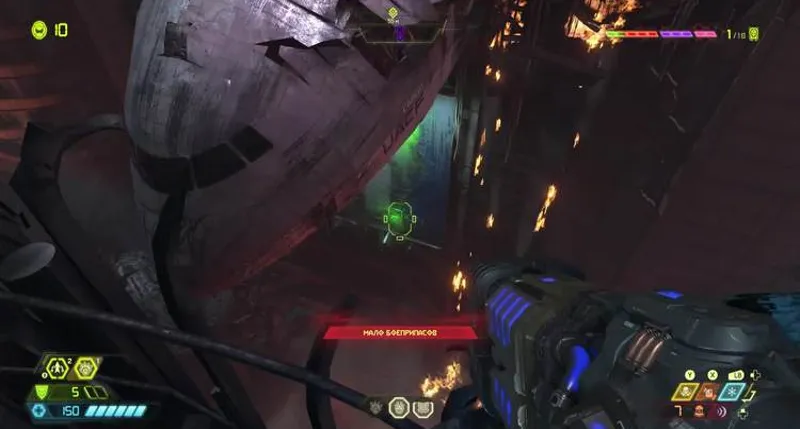Select the frag grenade equipment icon

pyautogui.click(x=59, y=370)
